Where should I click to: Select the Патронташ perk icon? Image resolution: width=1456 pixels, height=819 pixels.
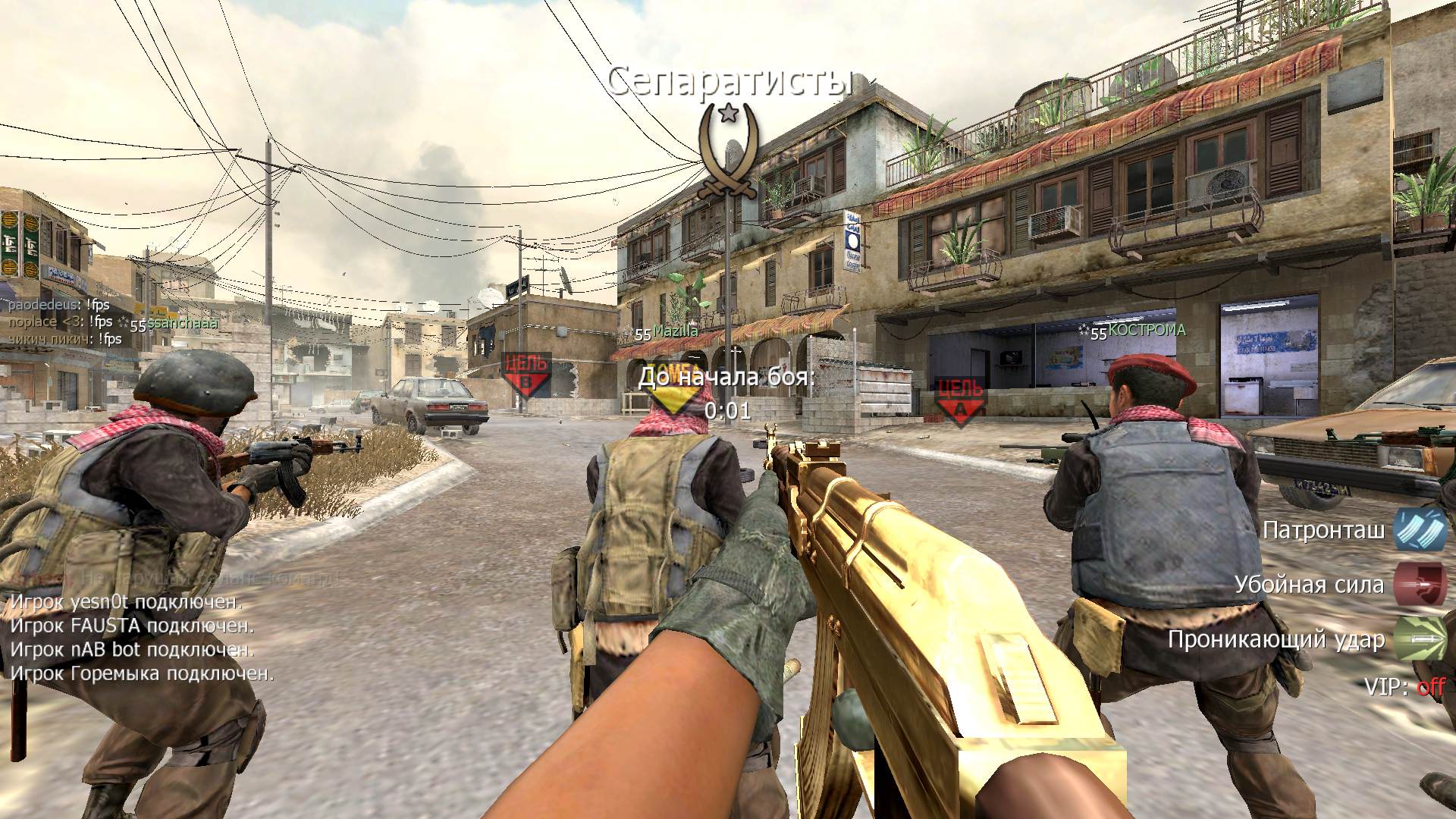point(1420,529)
